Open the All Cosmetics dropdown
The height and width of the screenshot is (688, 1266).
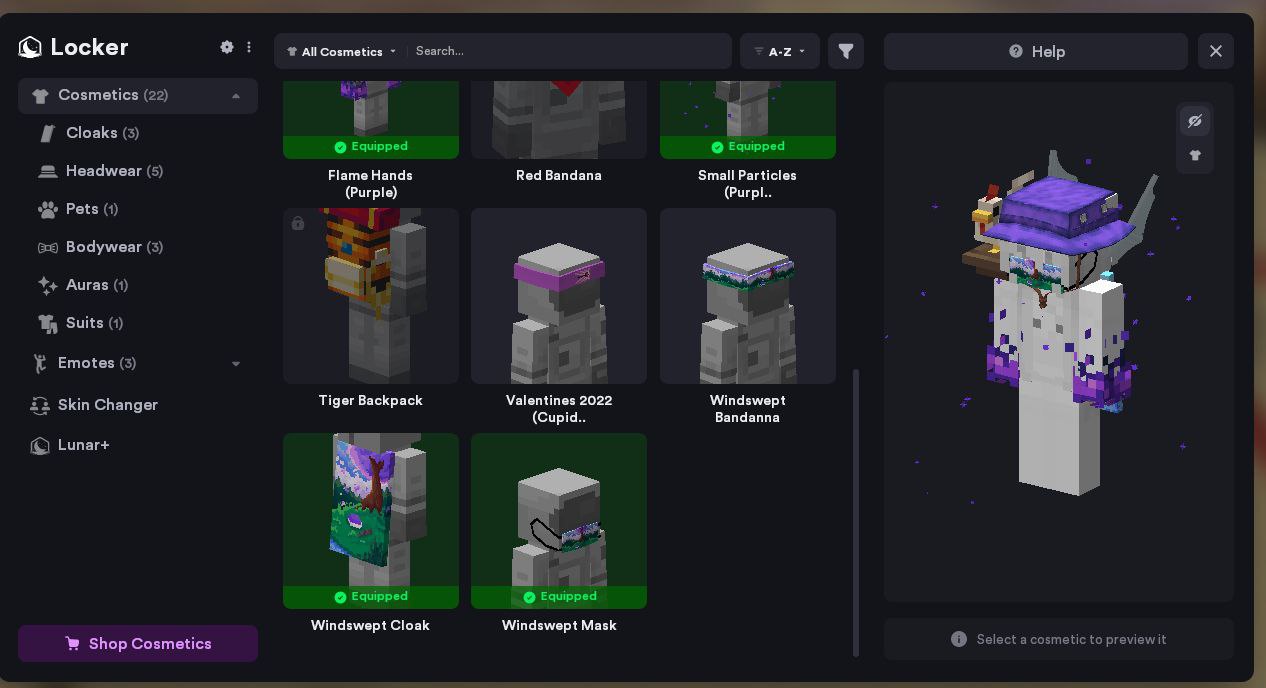[x=342, y=52]
